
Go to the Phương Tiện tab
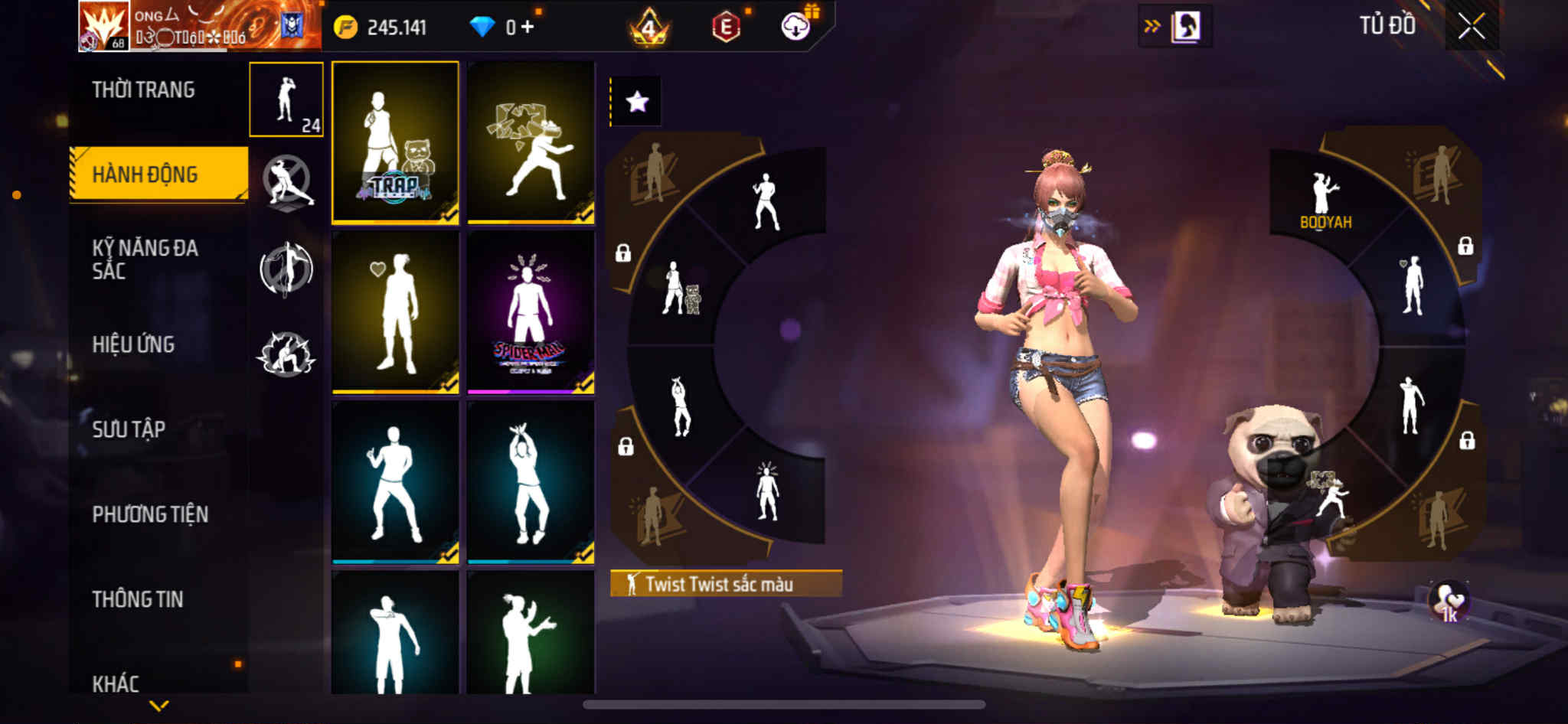pyautogui.click(x=150, y=514)
